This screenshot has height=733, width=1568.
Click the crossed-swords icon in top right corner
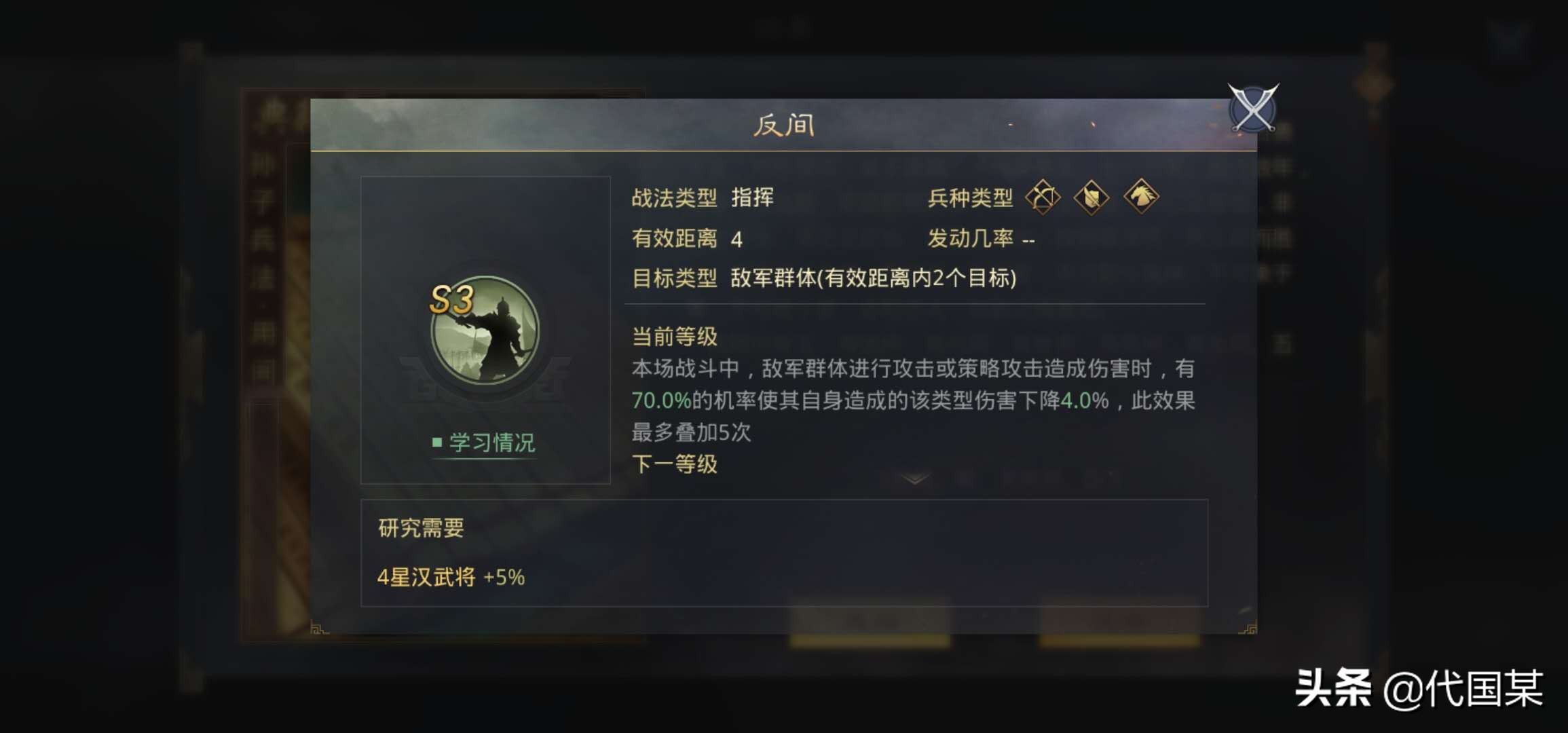click(x=1254, y=109)
